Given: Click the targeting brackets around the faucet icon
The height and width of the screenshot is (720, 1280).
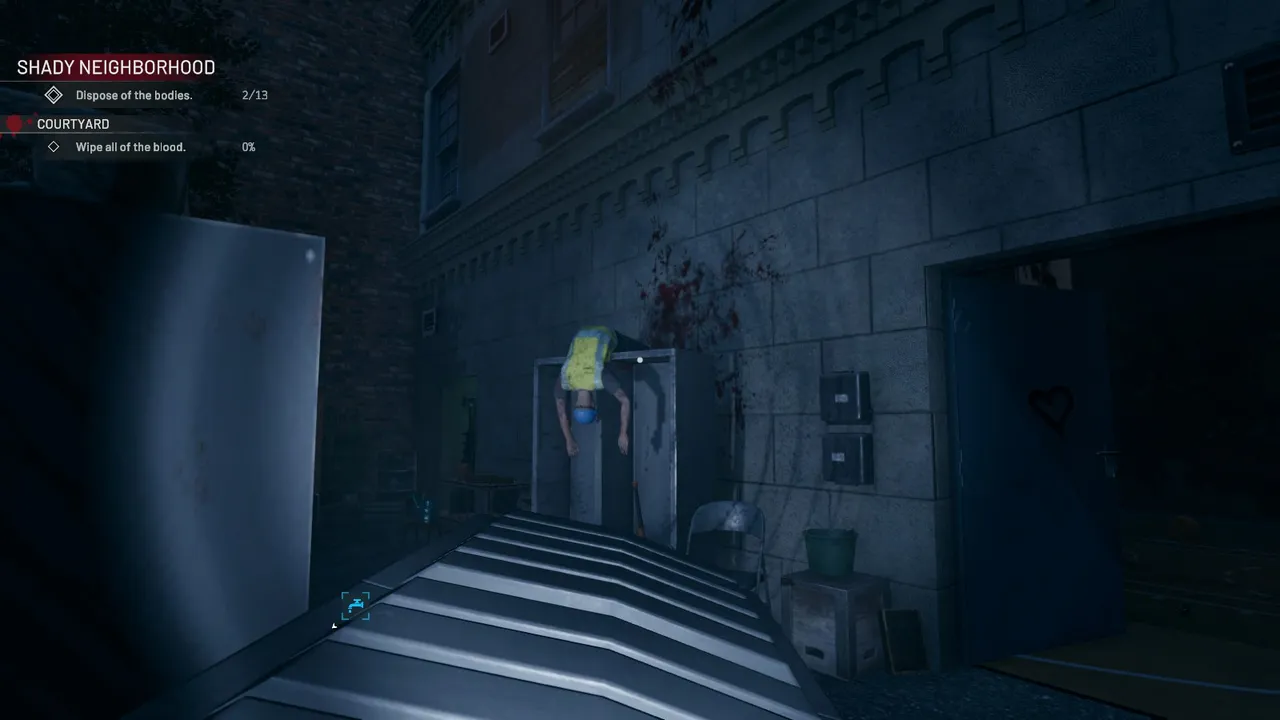Looking at the screenshot, I should point(355,606).
